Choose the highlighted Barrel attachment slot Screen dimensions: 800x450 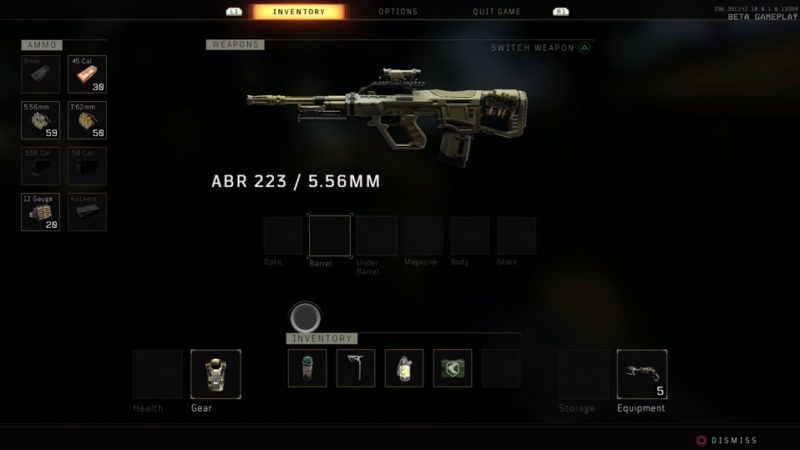[x=329, y=236]
